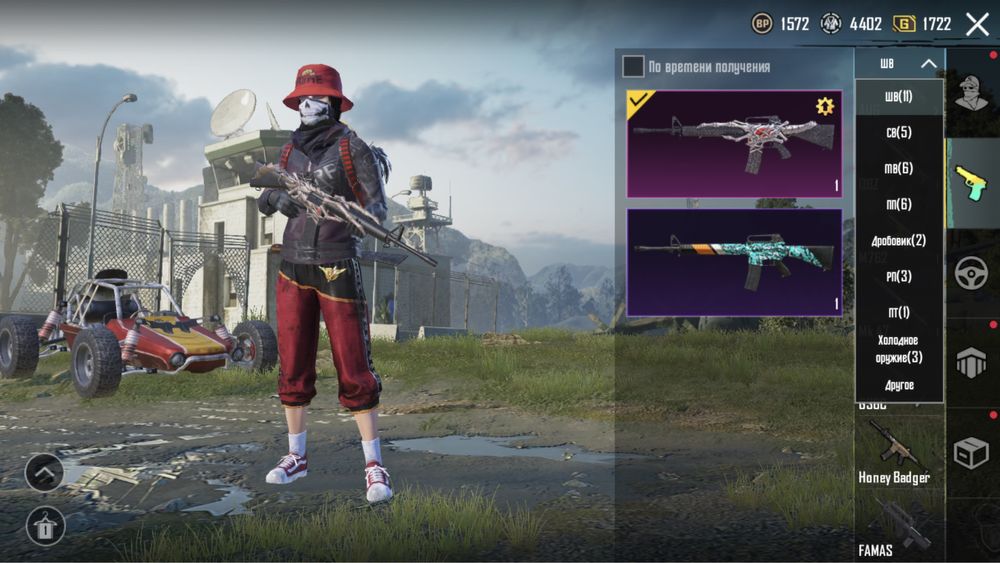Viewport: 1000px width, 563px height.
Task: Select the Другое category
Action: (899, 385)
